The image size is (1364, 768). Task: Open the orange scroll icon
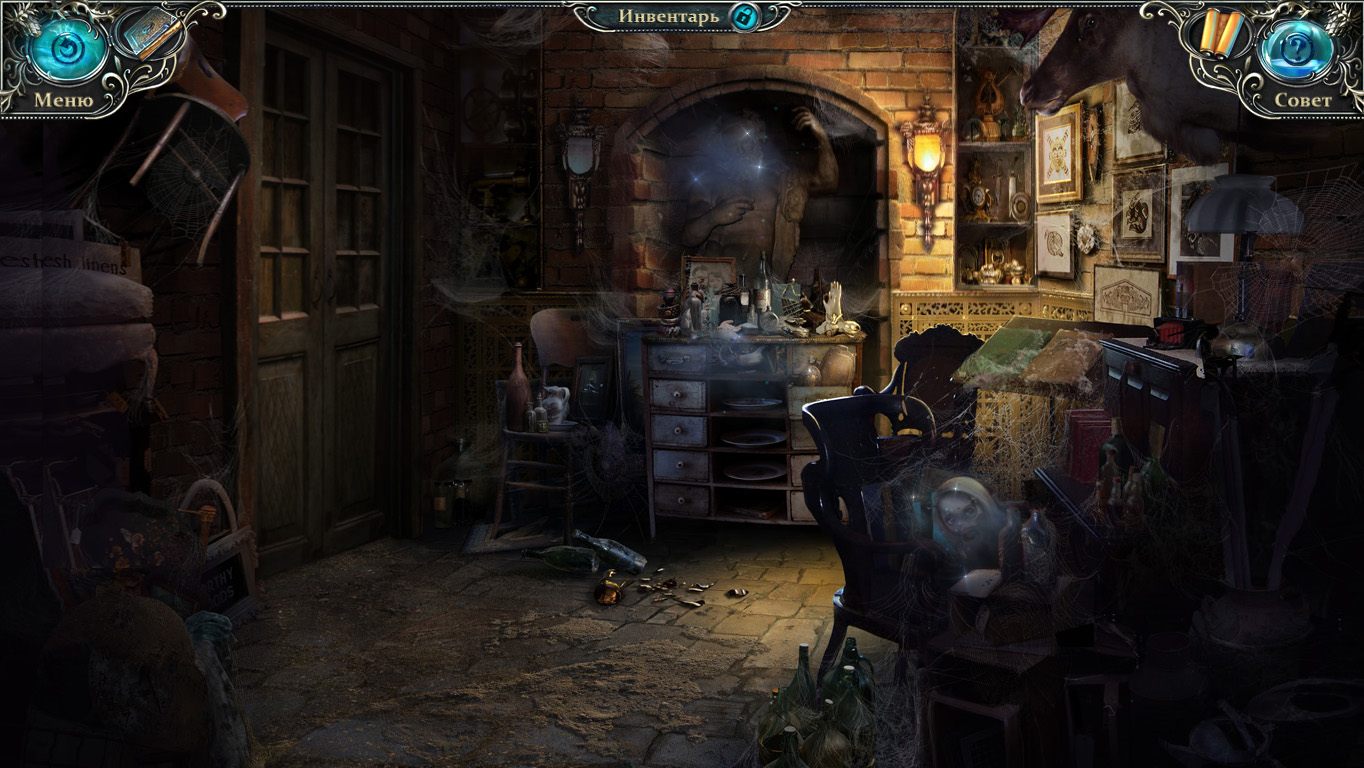coord(1220,33)
